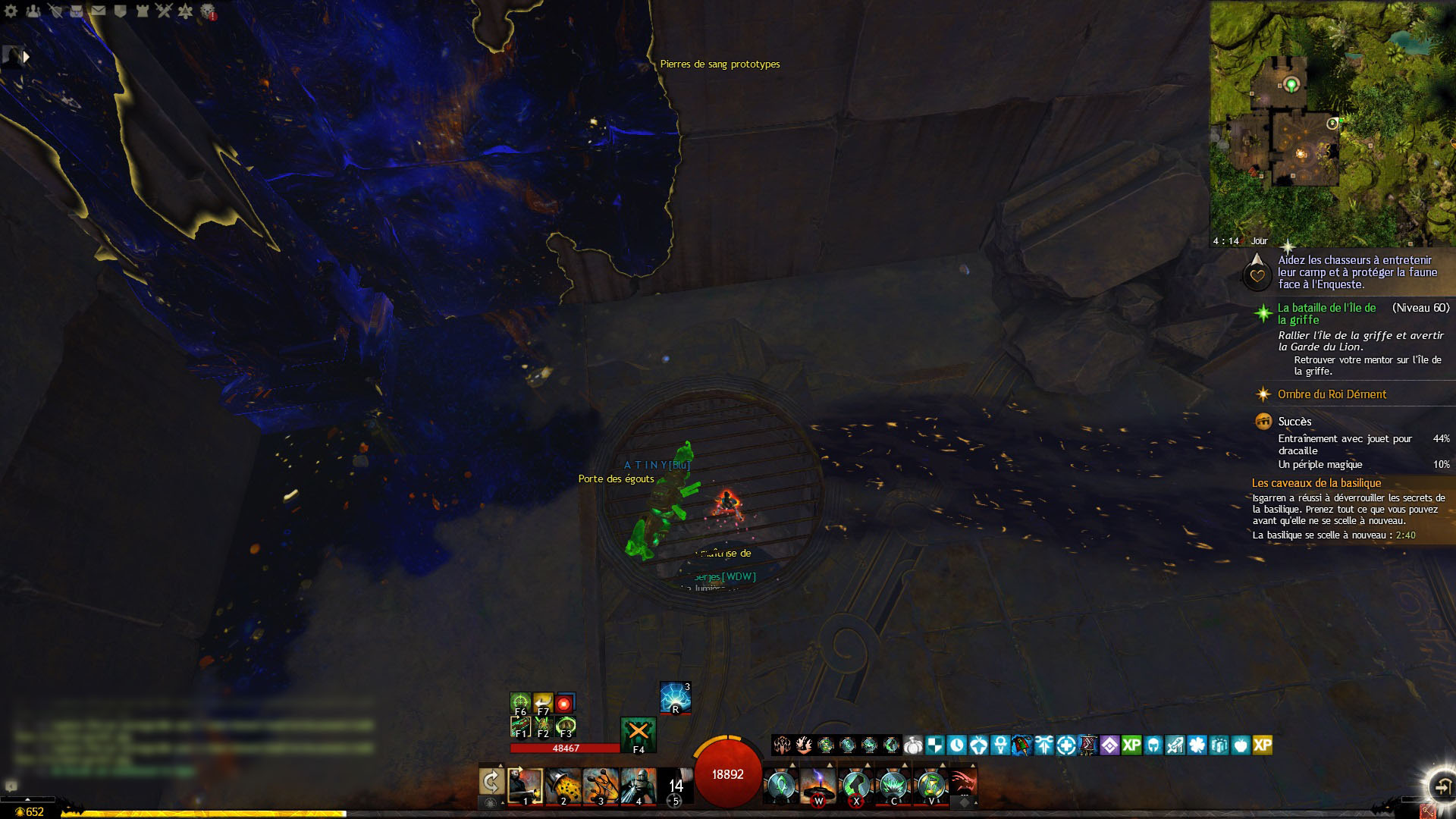1456x819 pixels.
Task: Open the World vs World tower icon
Action: pos(142,11)
